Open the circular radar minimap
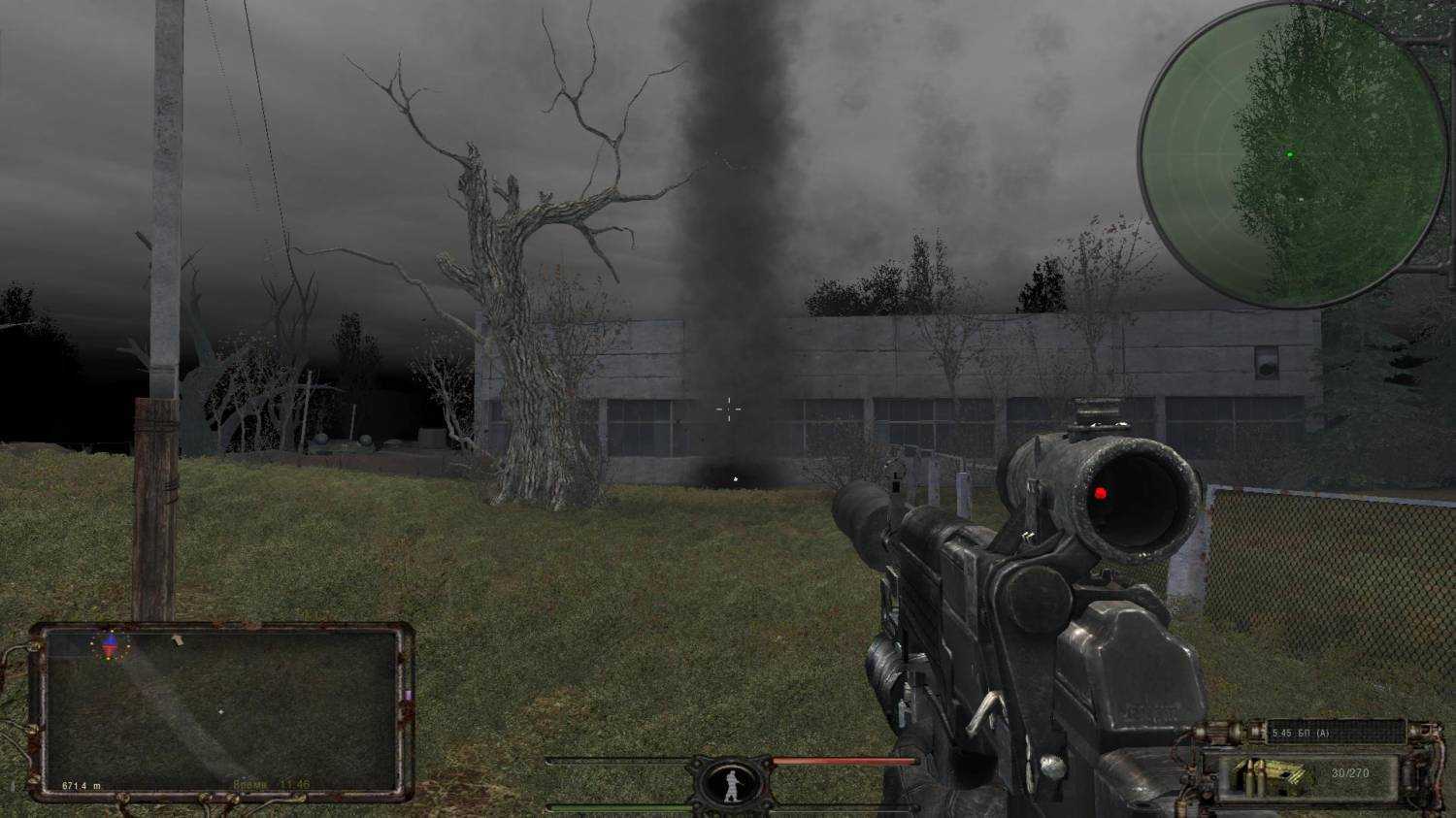1456x818 pixels. 1292,155
